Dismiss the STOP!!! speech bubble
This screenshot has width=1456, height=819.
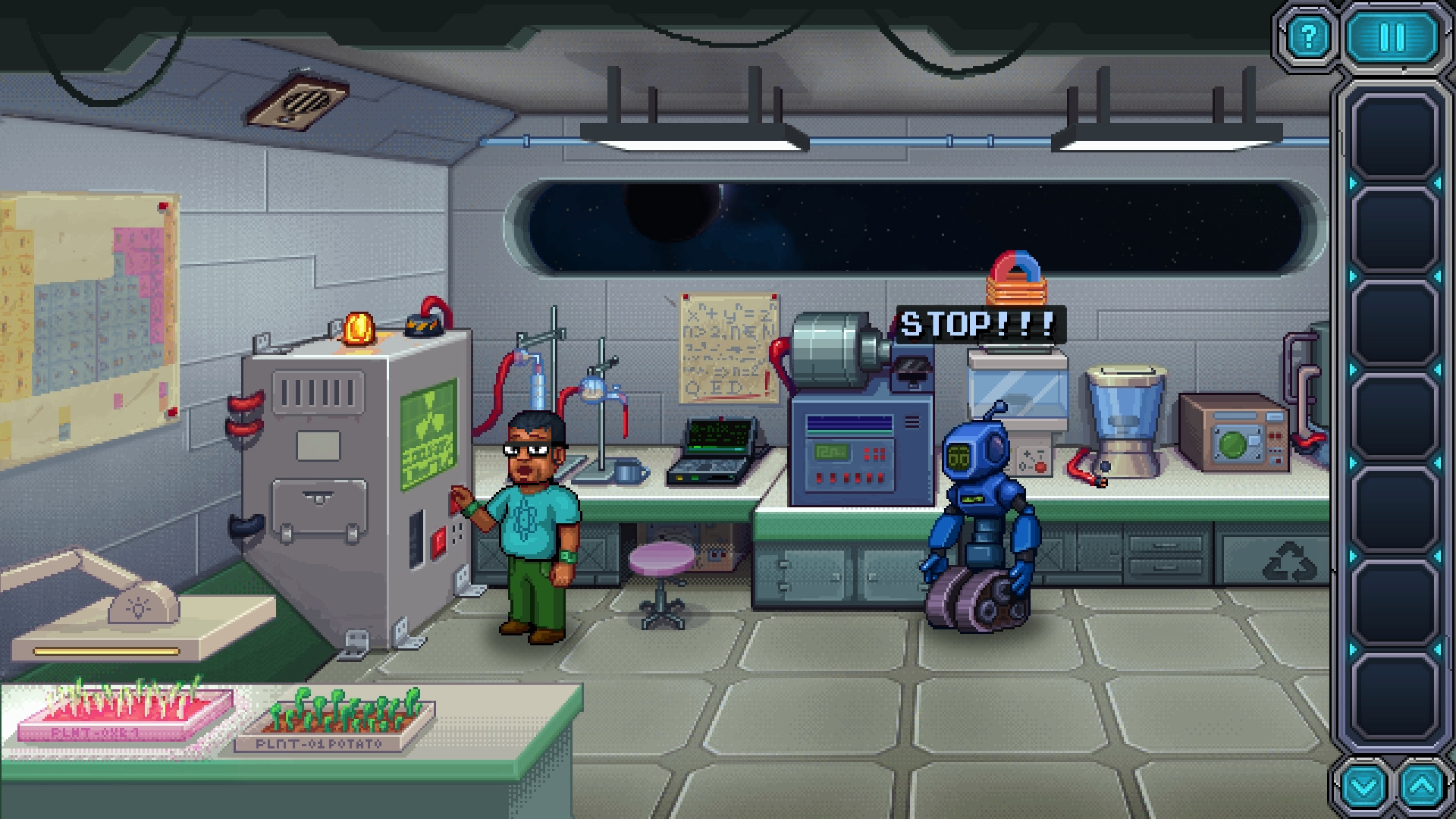tap(978, 325)
